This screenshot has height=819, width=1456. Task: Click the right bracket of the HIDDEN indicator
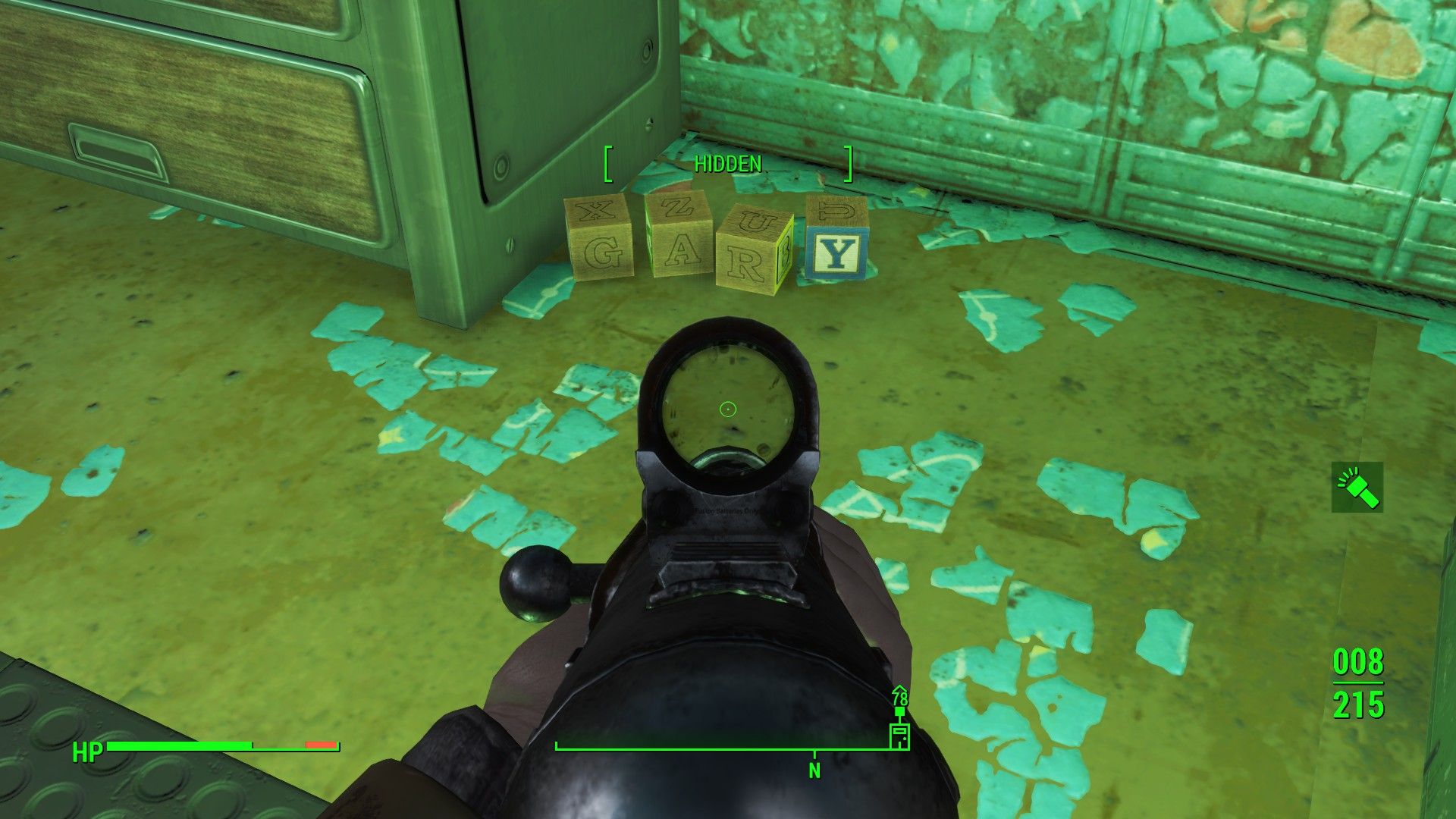pos(847,164)
